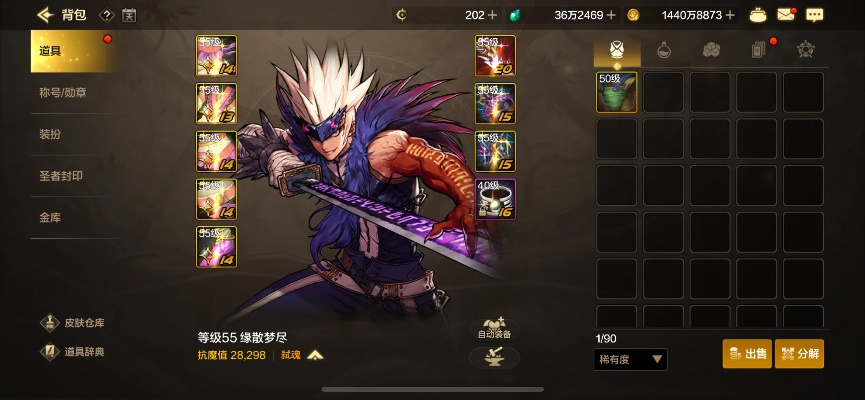865x400 pixels.
Task: Open the 装扮 section
Action: [x=50, y=134]
